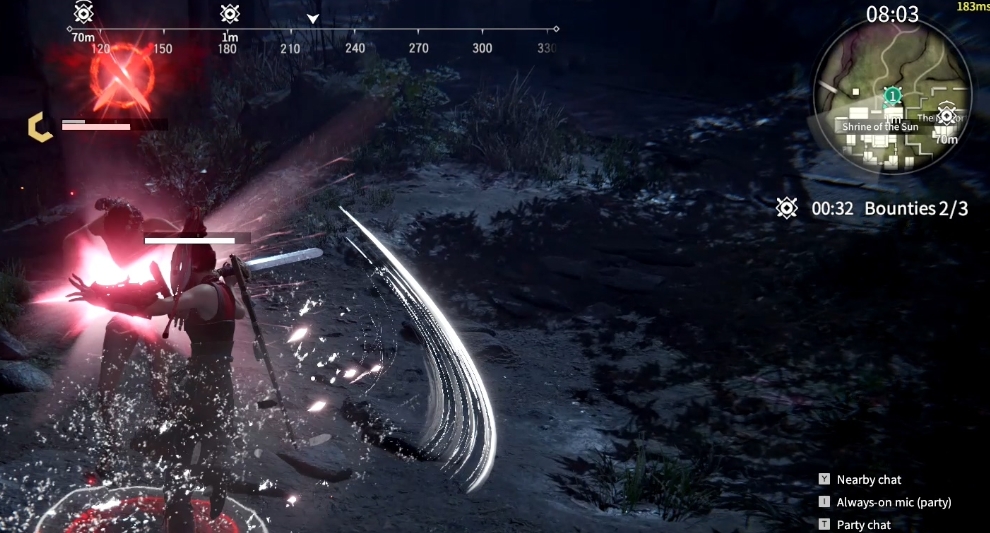The width and height of the screenshot is (990, 533).
Task: Open Party chat
Action: pyautogui.click(x=863, y=525)
